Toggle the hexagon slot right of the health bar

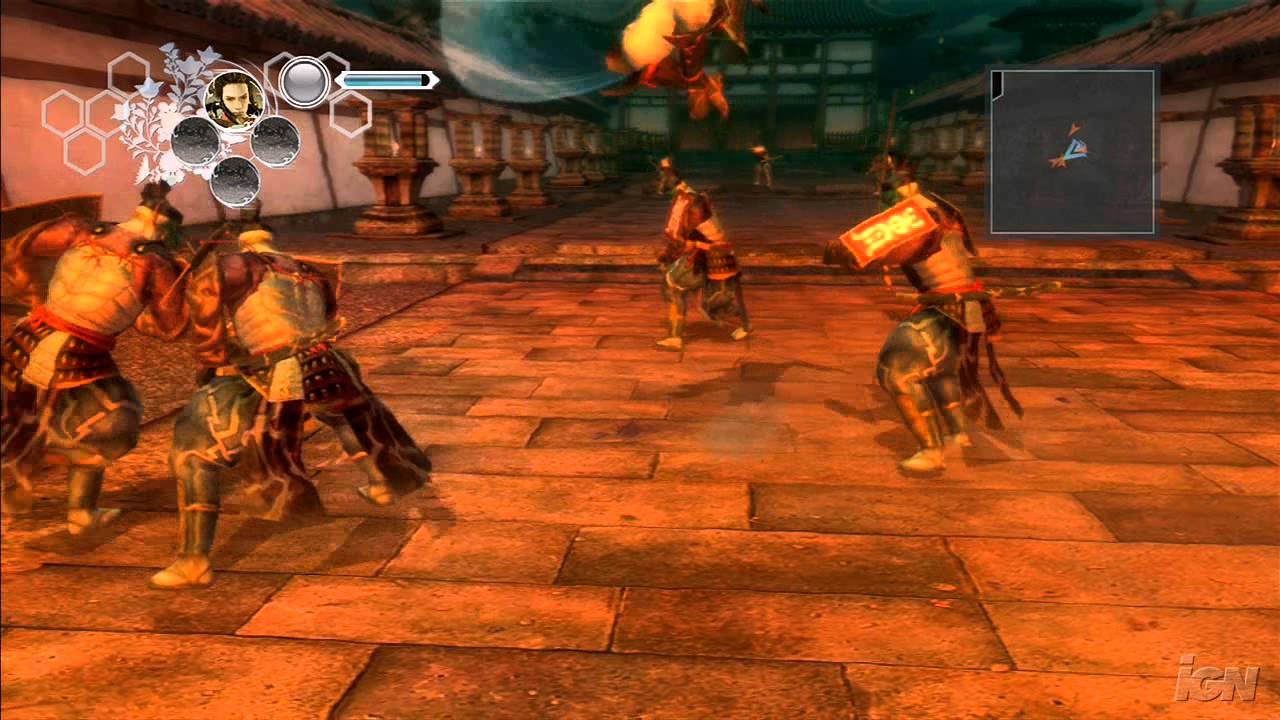tap(347, 114)
